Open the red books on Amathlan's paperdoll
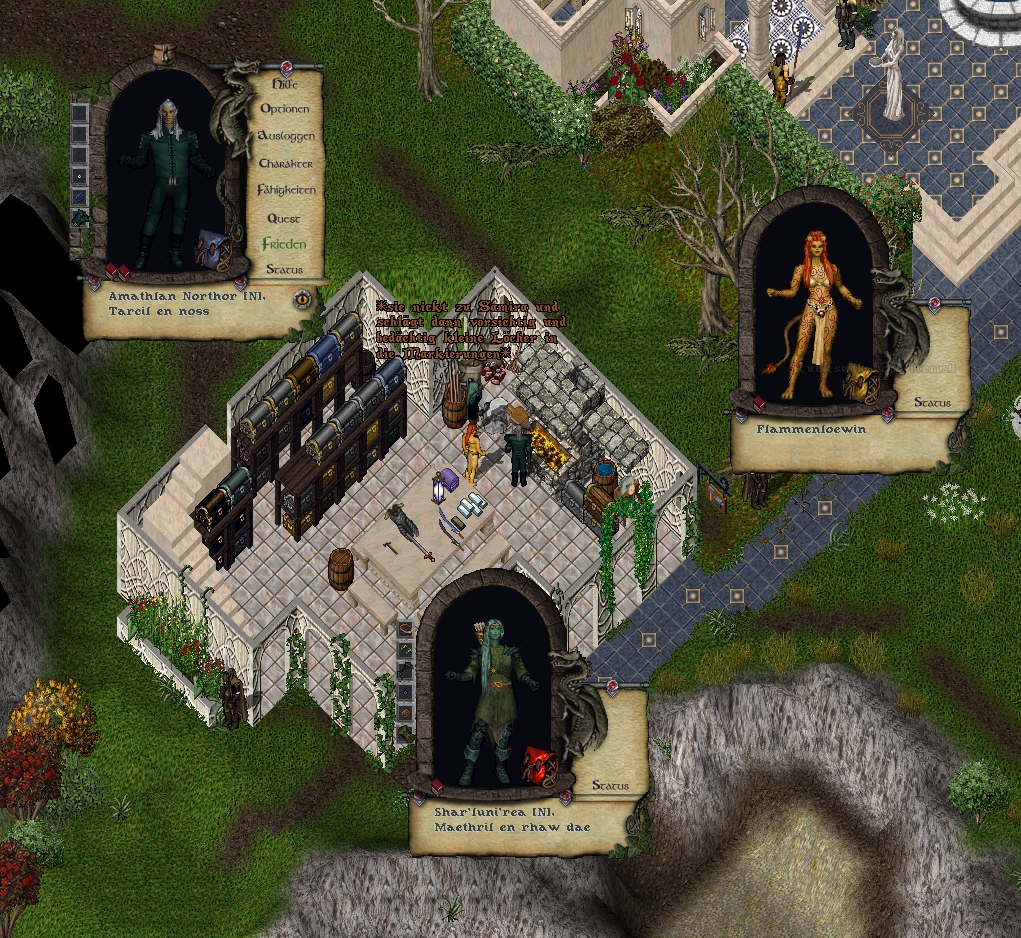This screenshot has width=1021, height=938. click(117, 271)
